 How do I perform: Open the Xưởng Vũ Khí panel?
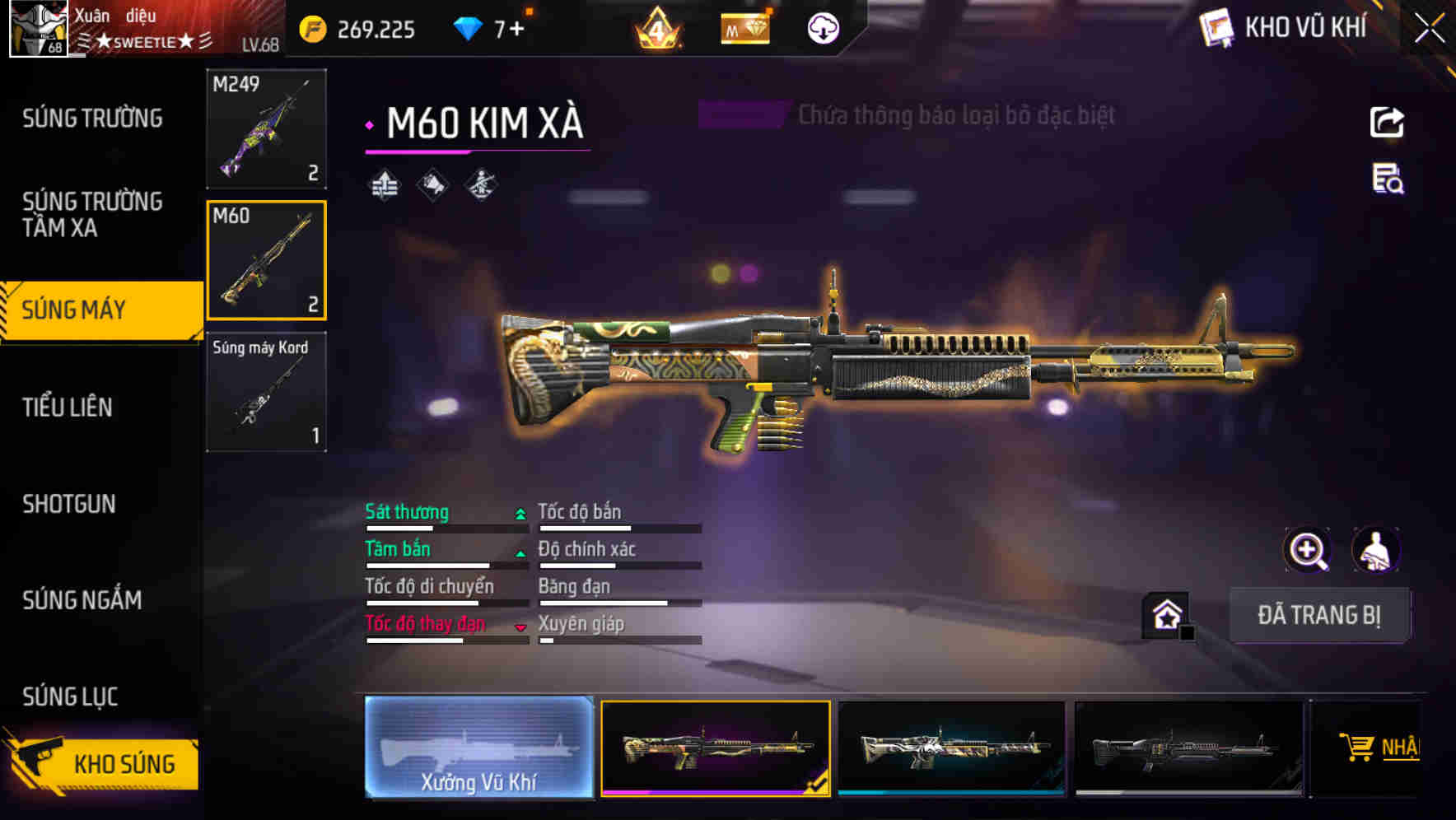(x=478, y=747)
